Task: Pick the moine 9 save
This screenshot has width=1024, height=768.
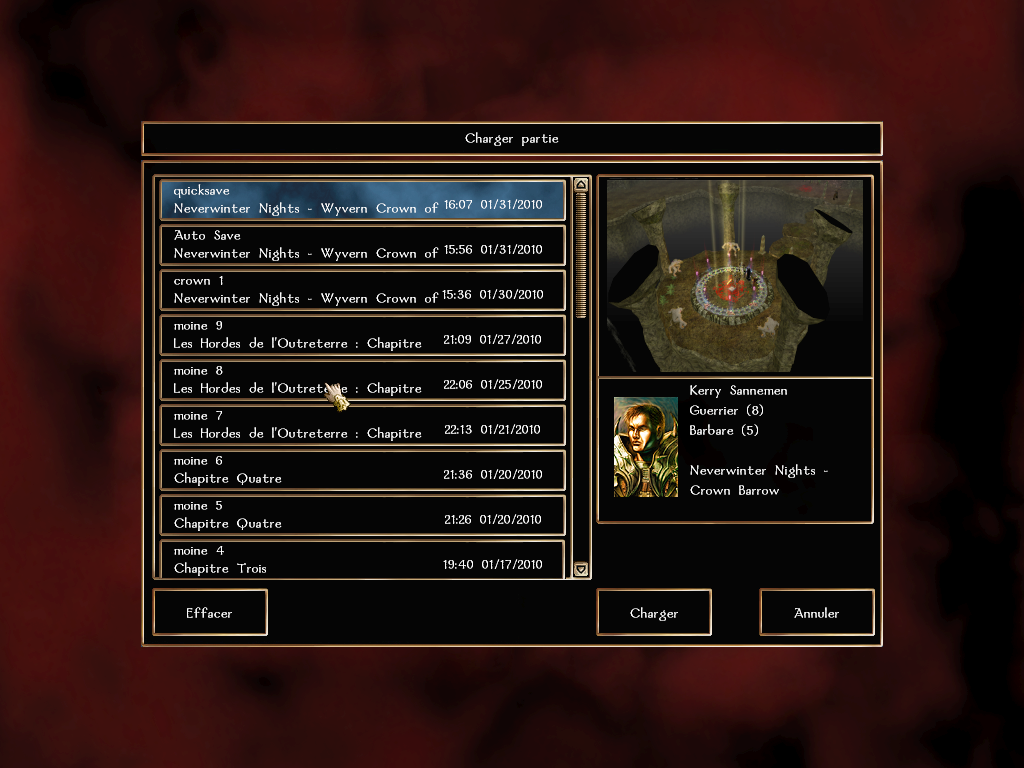Action: (x=362, y=335)
